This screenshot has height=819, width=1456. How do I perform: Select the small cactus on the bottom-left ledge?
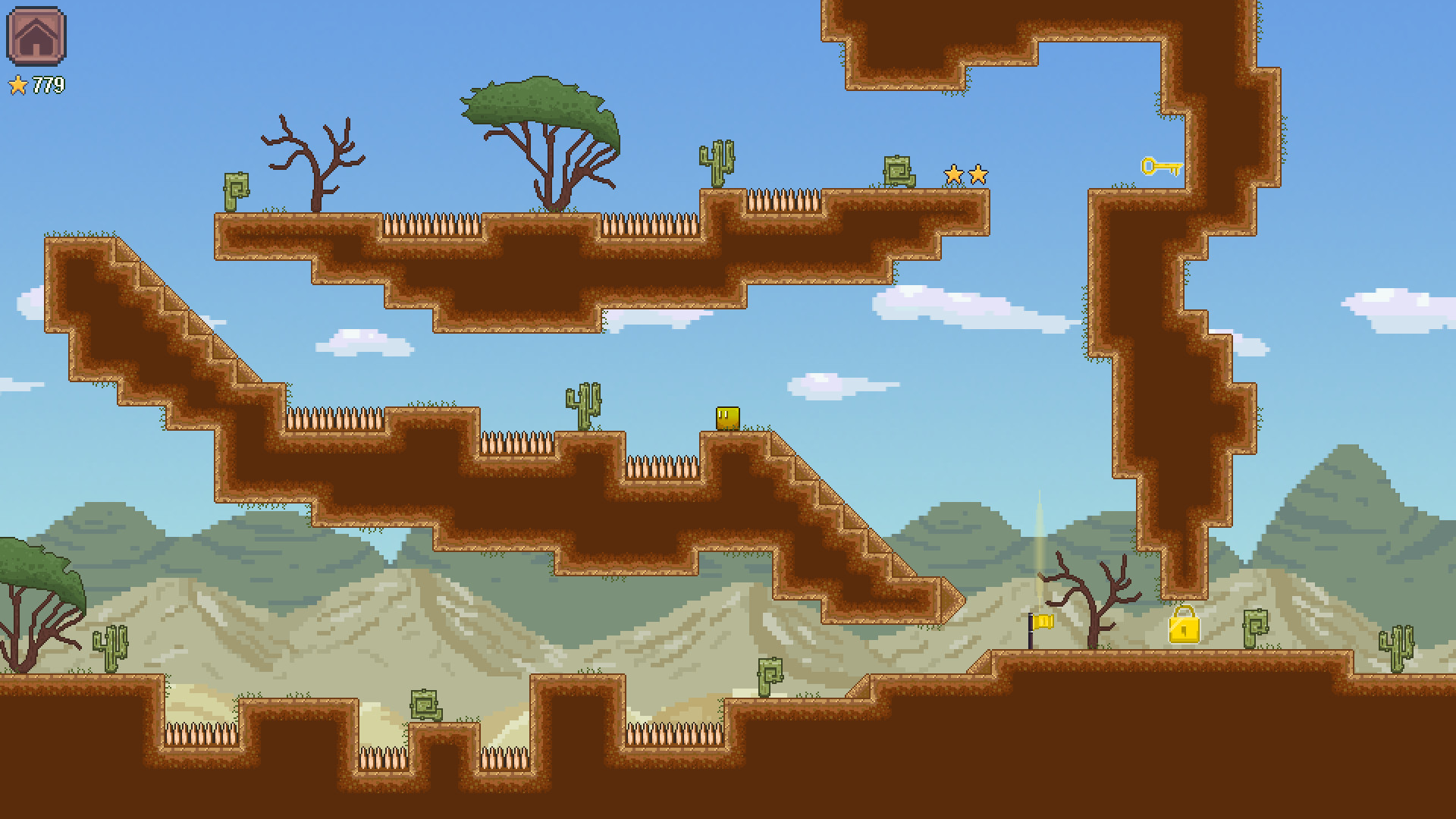pos(110,650)
